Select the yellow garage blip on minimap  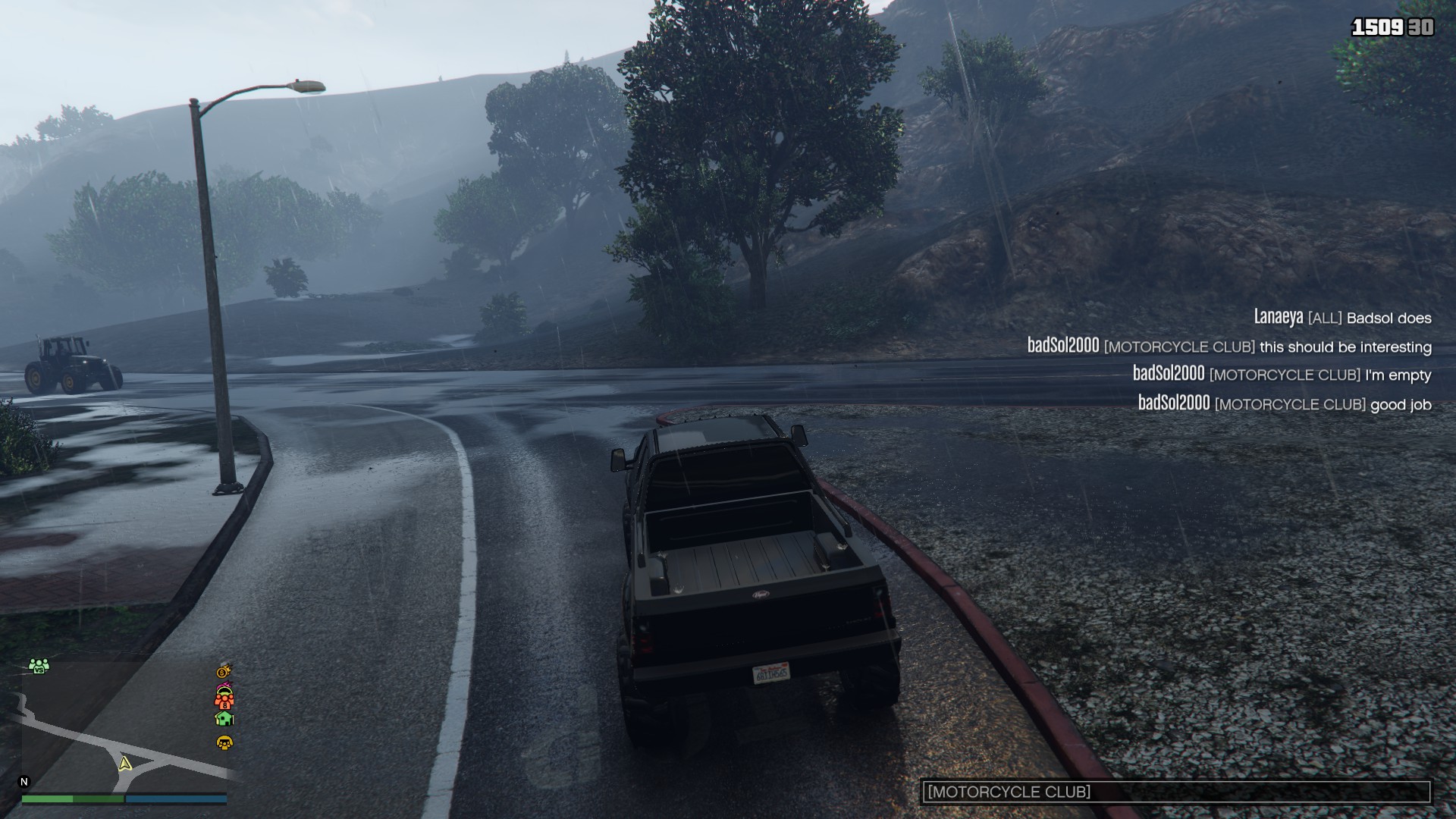(x=224, y=742)
